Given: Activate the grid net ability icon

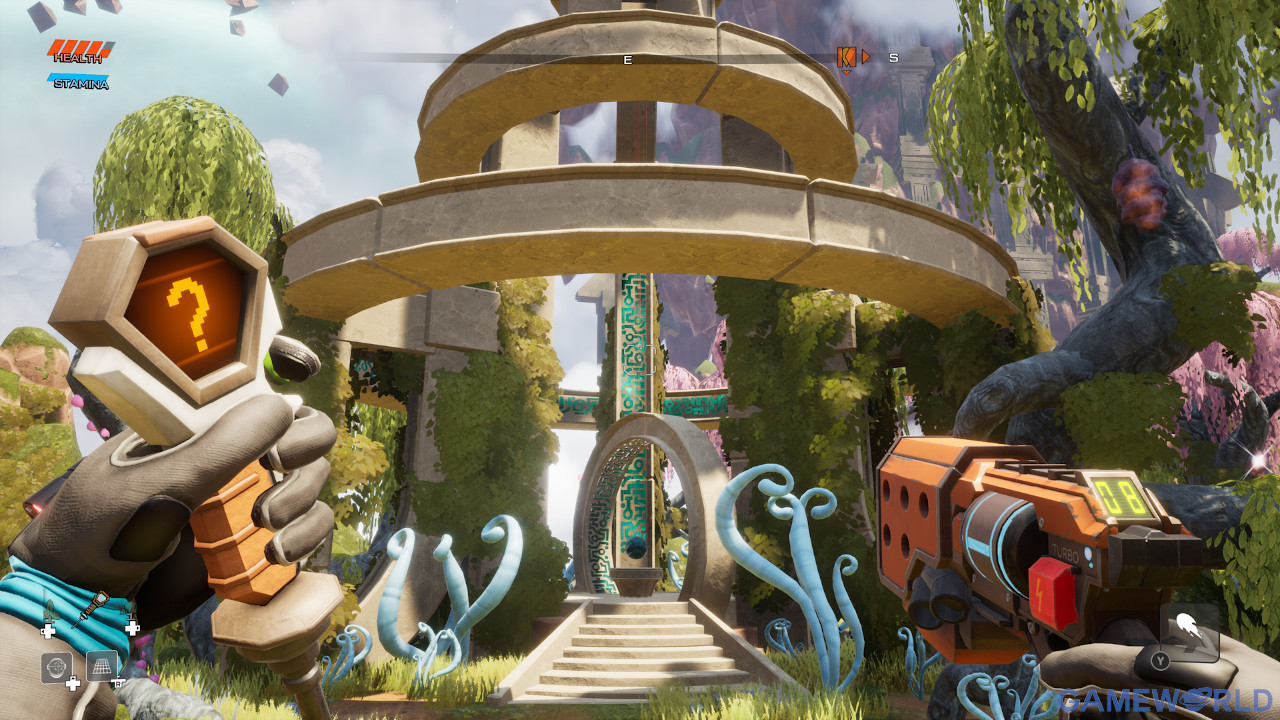Looking at the screenshot, I should coord(101,666).
